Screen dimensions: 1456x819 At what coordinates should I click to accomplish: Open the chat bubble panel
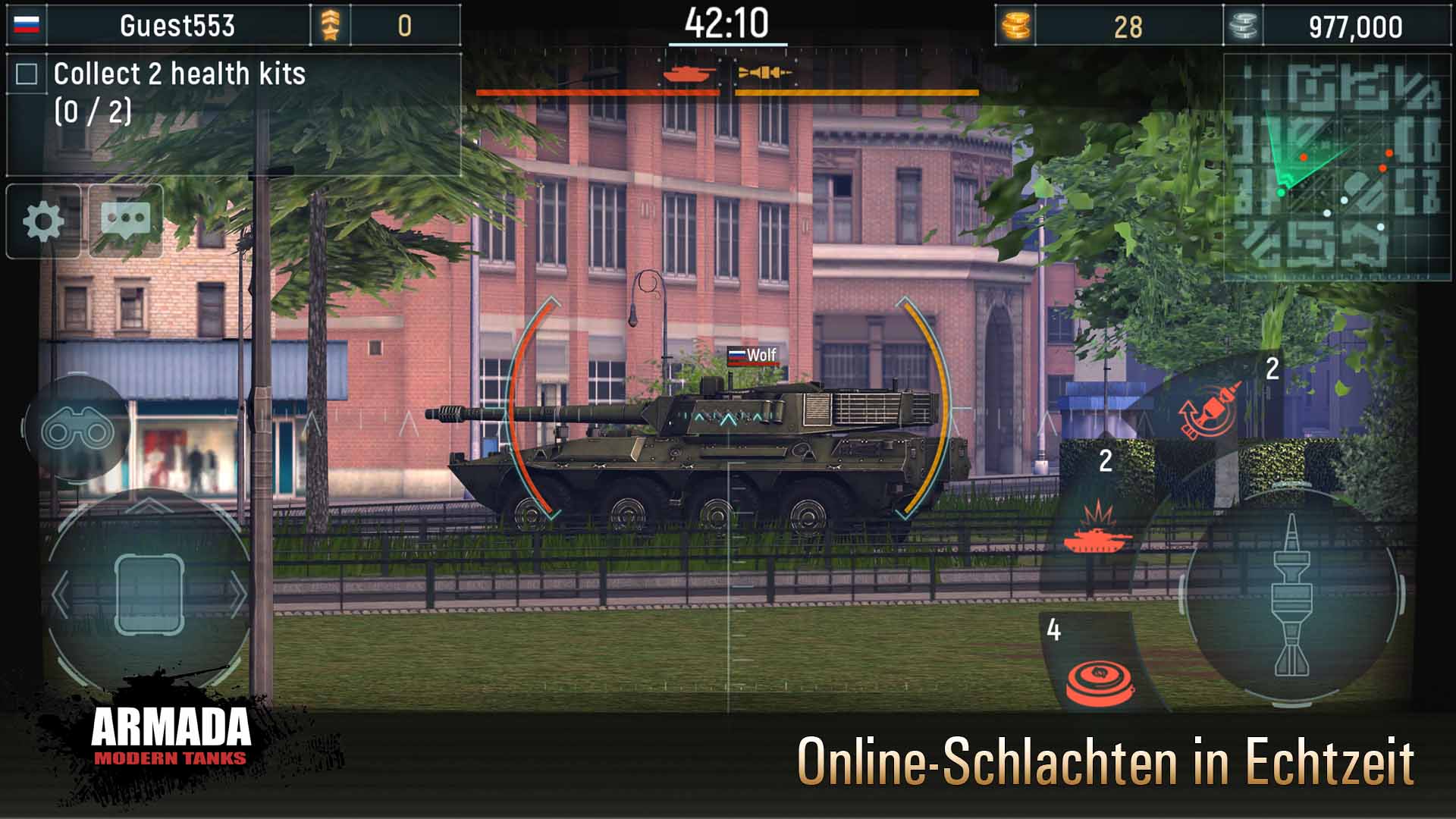[x=126, y=221]
